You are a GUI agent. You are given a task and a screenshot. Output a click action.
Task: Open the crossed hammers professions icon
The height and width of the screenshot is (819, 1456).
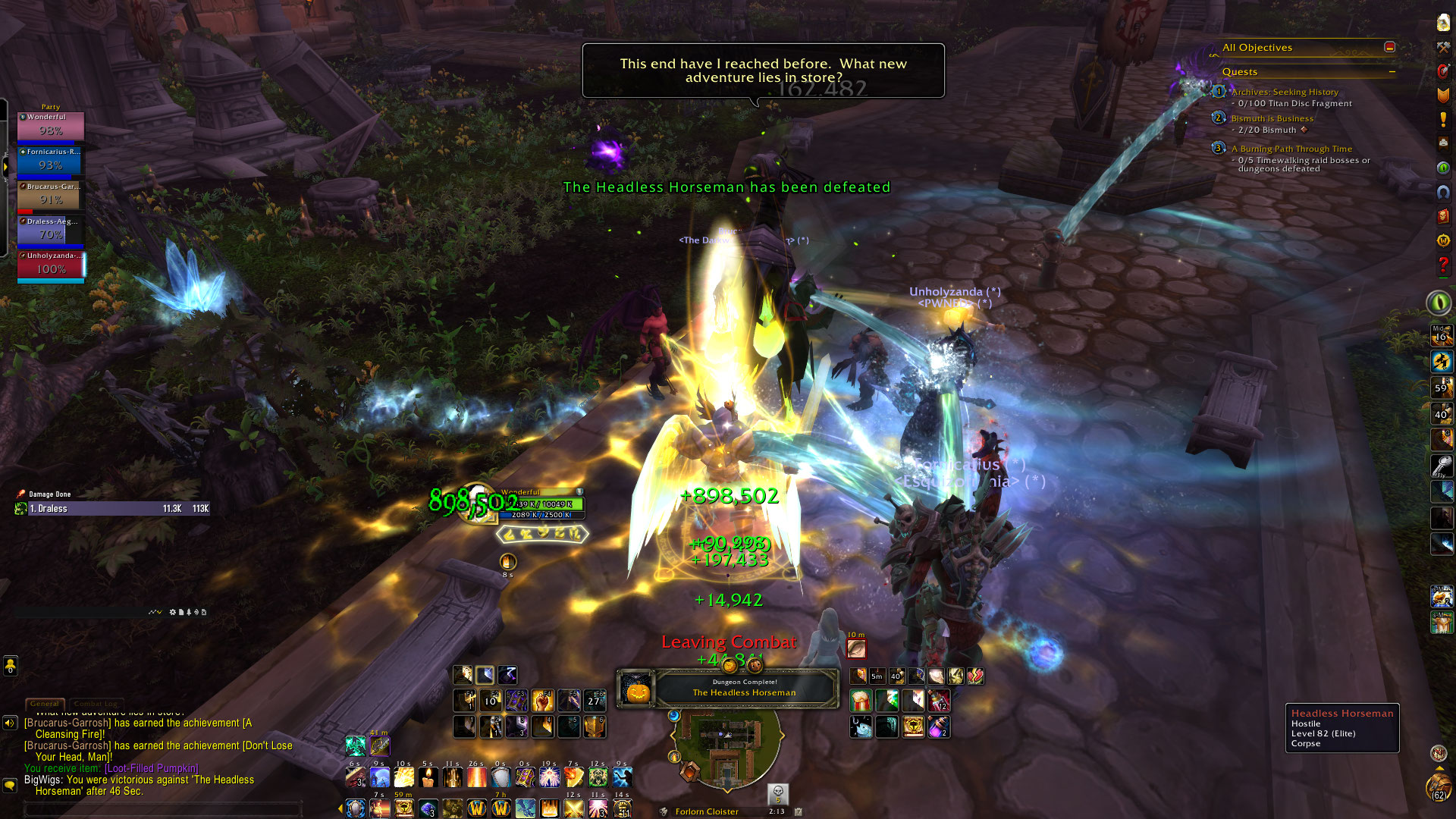[1443, 47]
